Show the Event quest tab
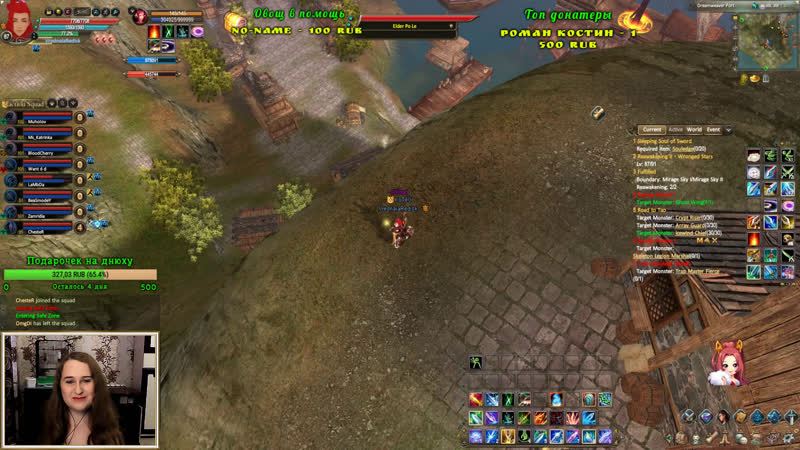The image size is (800, 450). tap(713, 130)
